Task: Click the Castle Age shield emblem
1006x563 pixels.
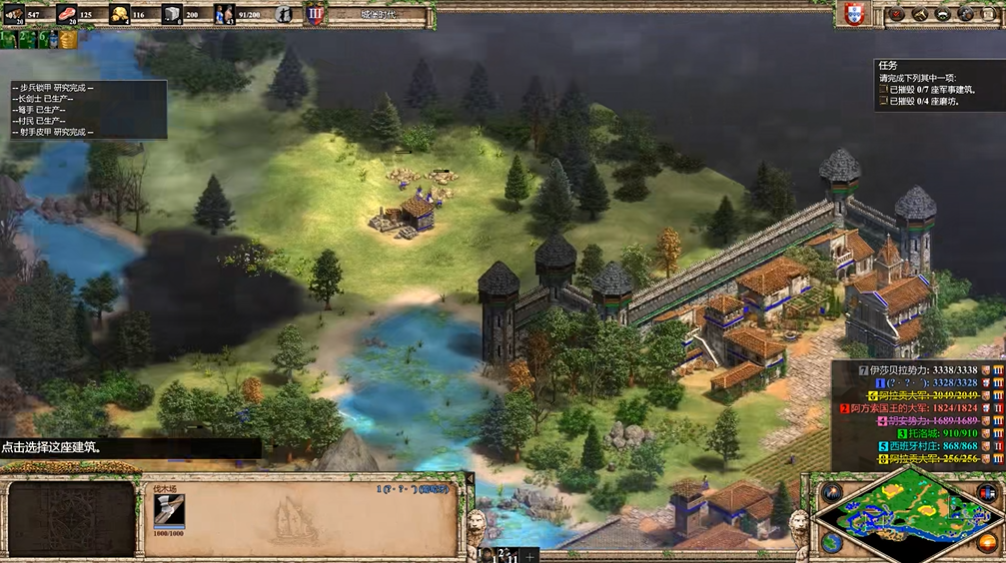Action: (315, 15)
